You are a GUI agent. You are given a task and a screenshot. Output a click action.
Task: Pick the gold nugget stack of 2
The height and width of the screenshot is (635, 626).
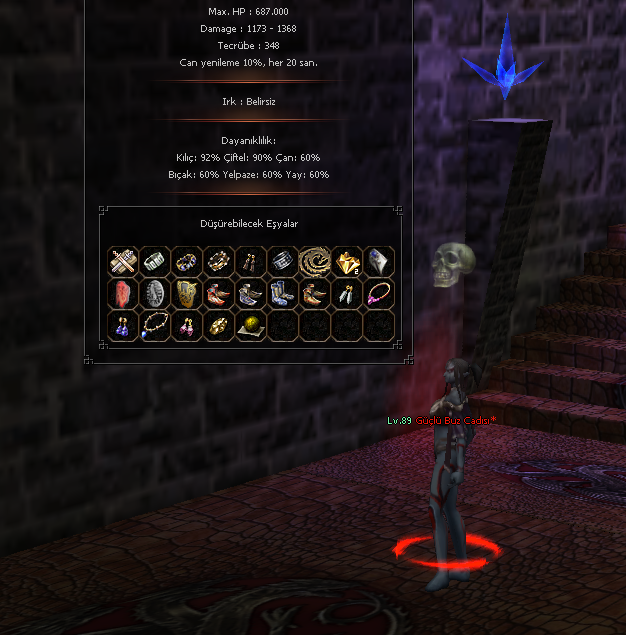(346, 261)
